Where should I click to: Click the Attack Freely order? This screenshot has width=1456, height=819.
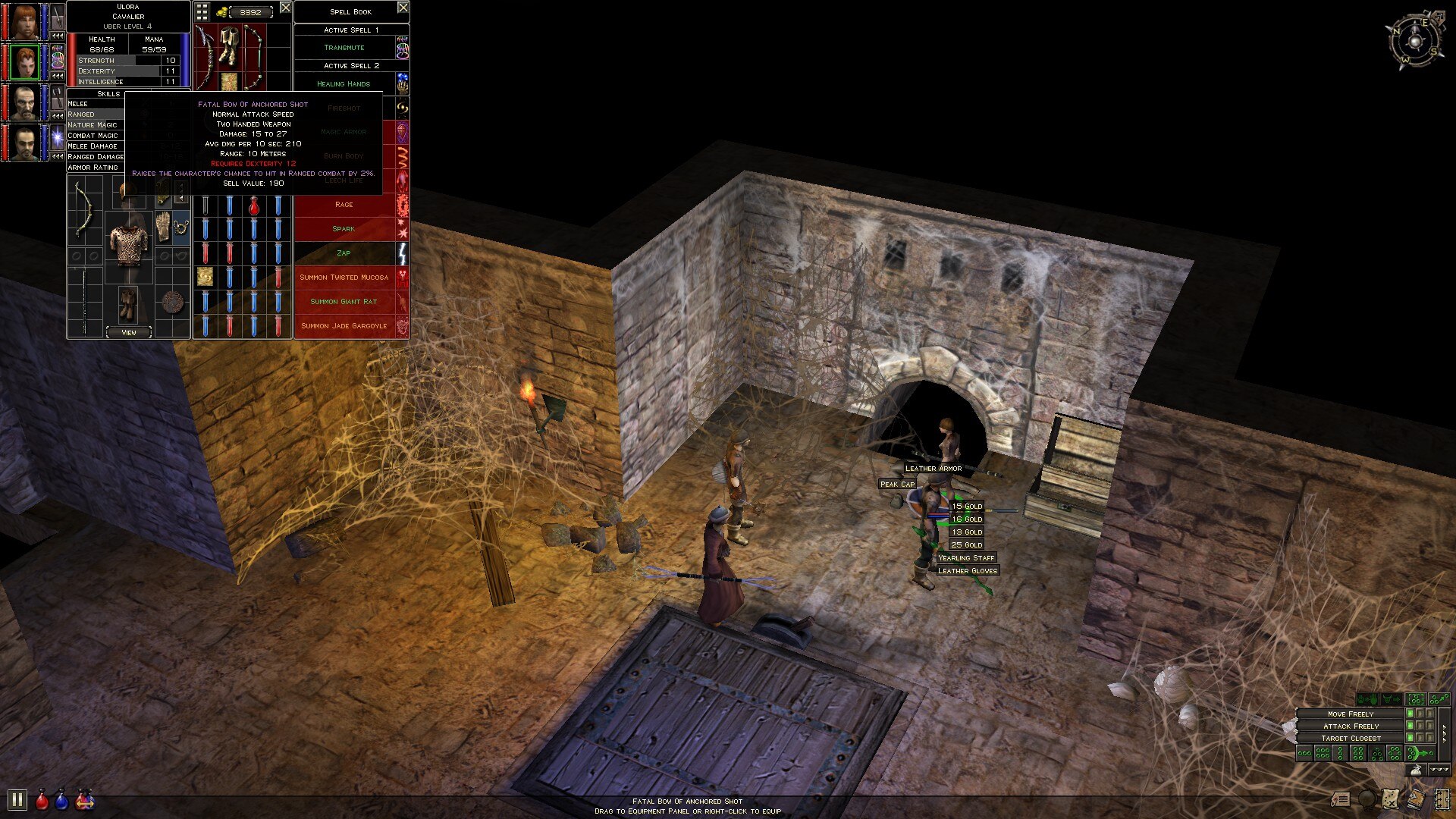tap(1350, 726)
